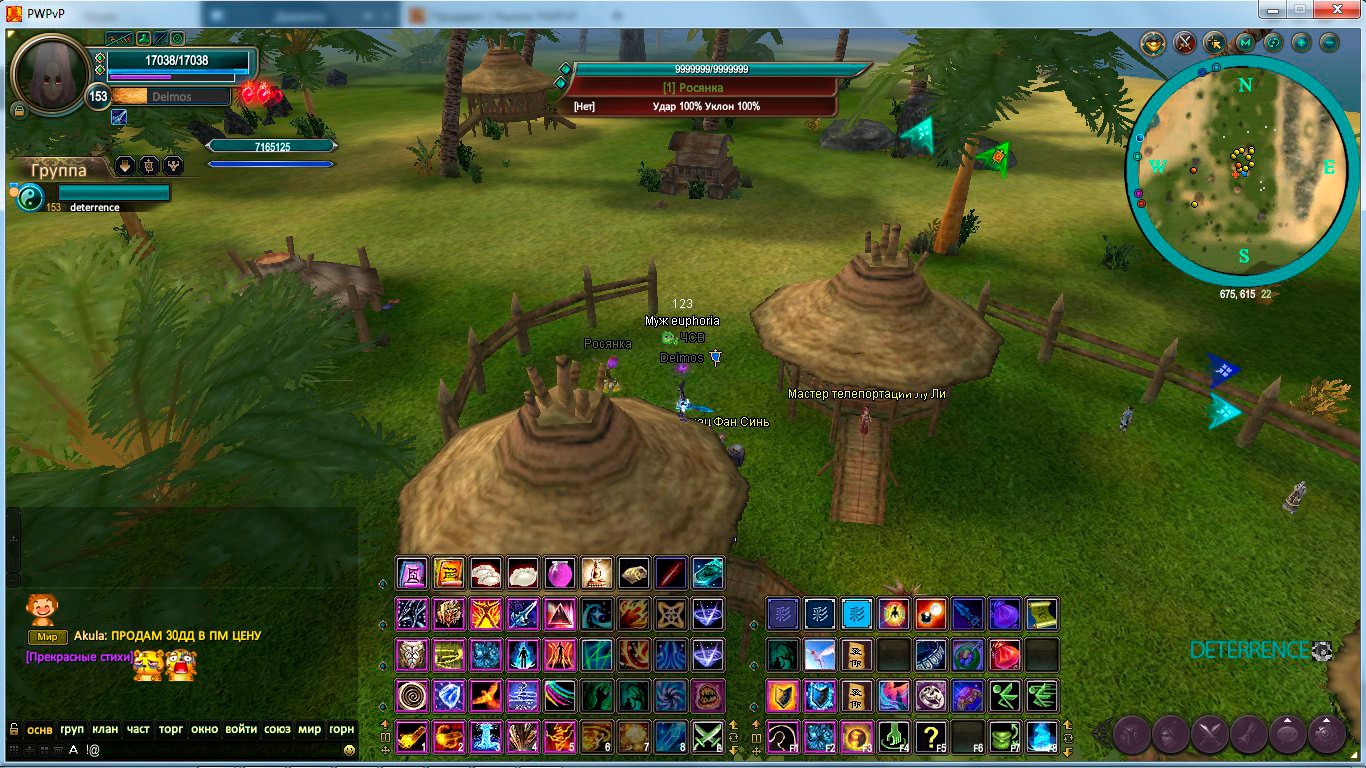The image size is (1366, 768).
Task: Zoom out the minimap with the minus button
Action: click(x=1329, y=43)
